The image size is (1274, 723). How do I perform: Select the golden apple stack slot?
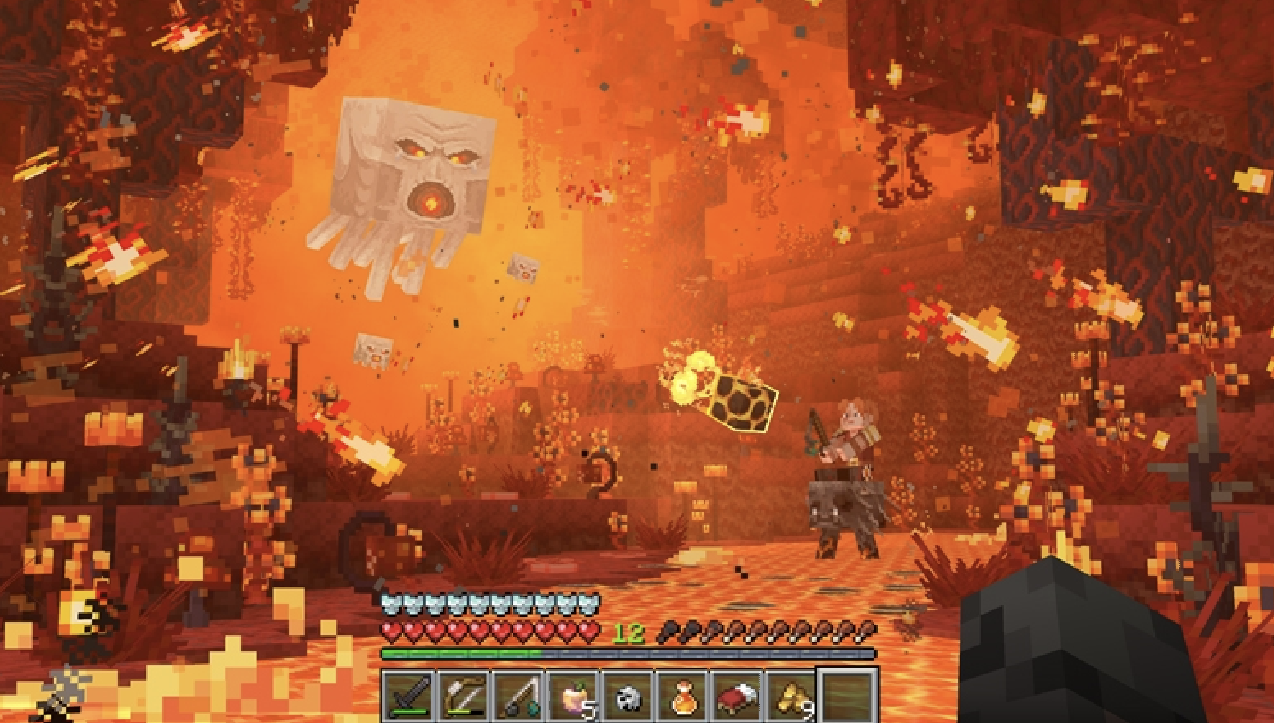(573, 695)
